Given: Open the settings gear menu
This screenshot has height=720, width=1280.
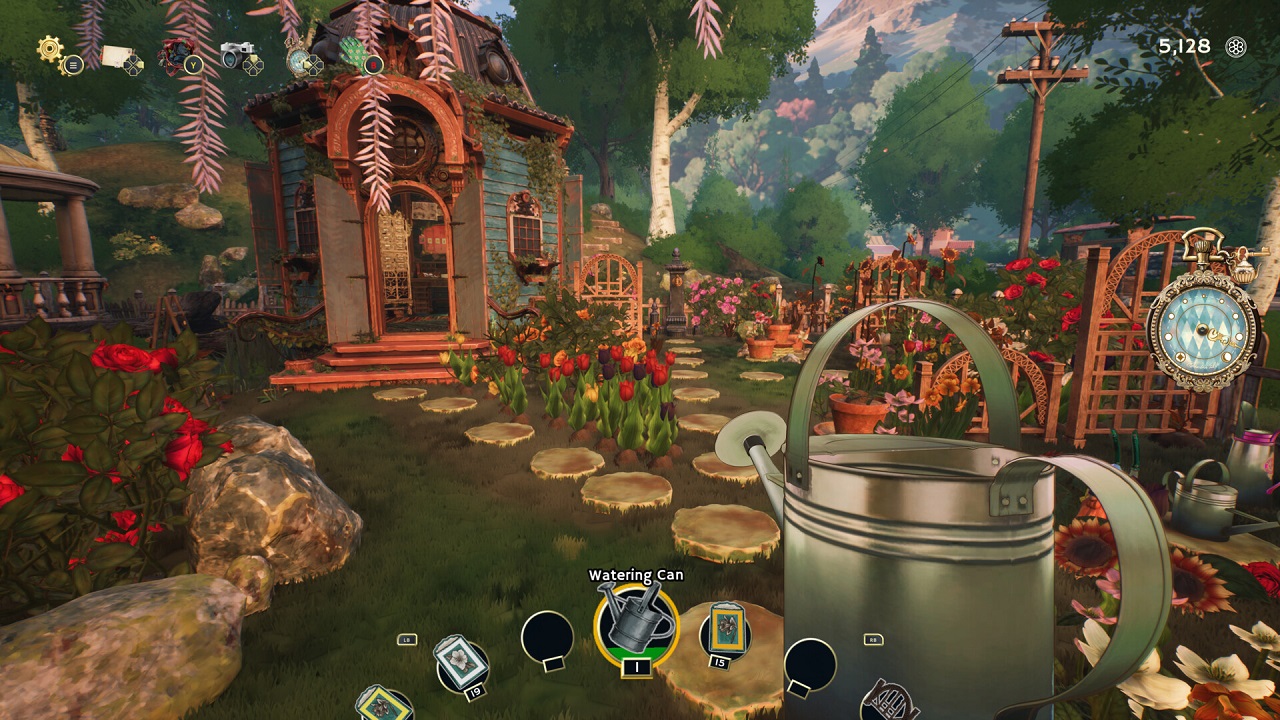Looking at the screenshot, I should click(48, 49).
